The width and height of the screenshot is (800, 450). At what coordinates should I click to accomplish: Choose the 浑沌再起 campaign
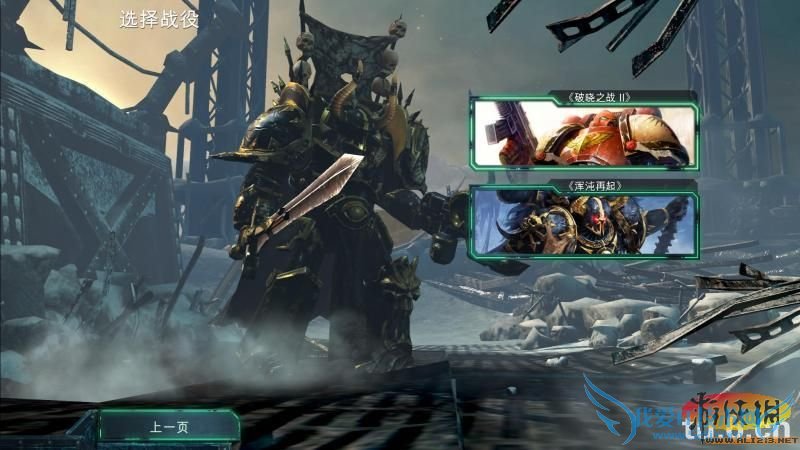coord(583,222)
